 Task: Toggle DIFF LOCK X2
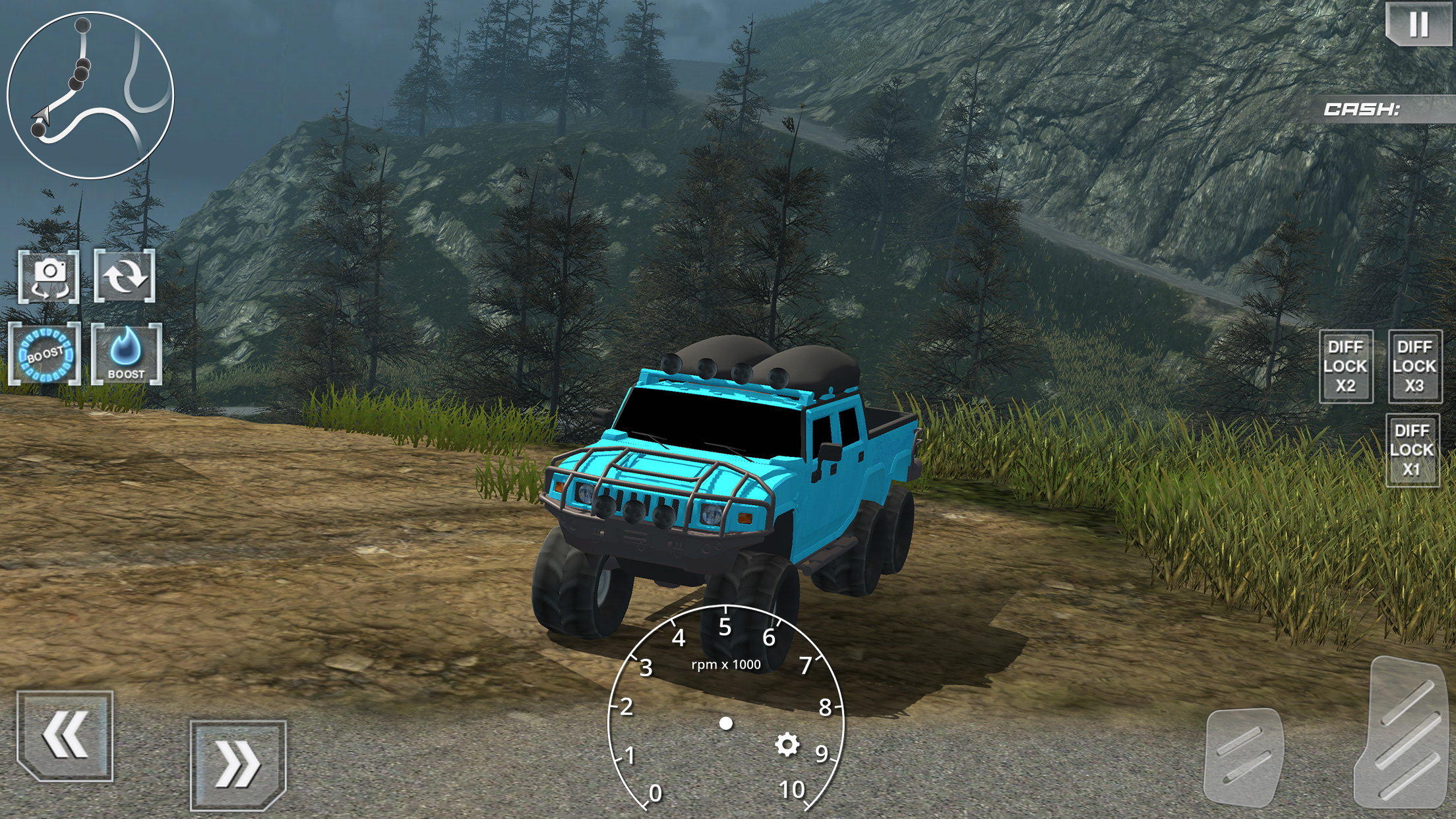pos(1346,367)
